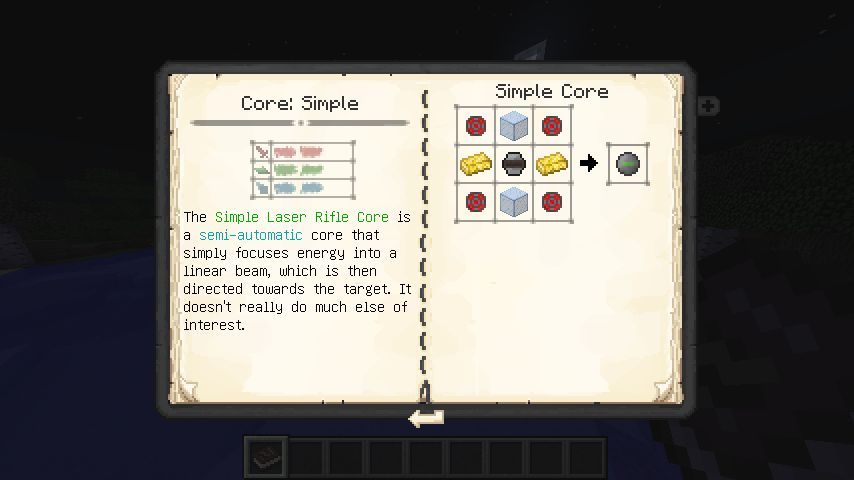Inspect the dark center ingredient of the recipe

click(x=513, y=163)
